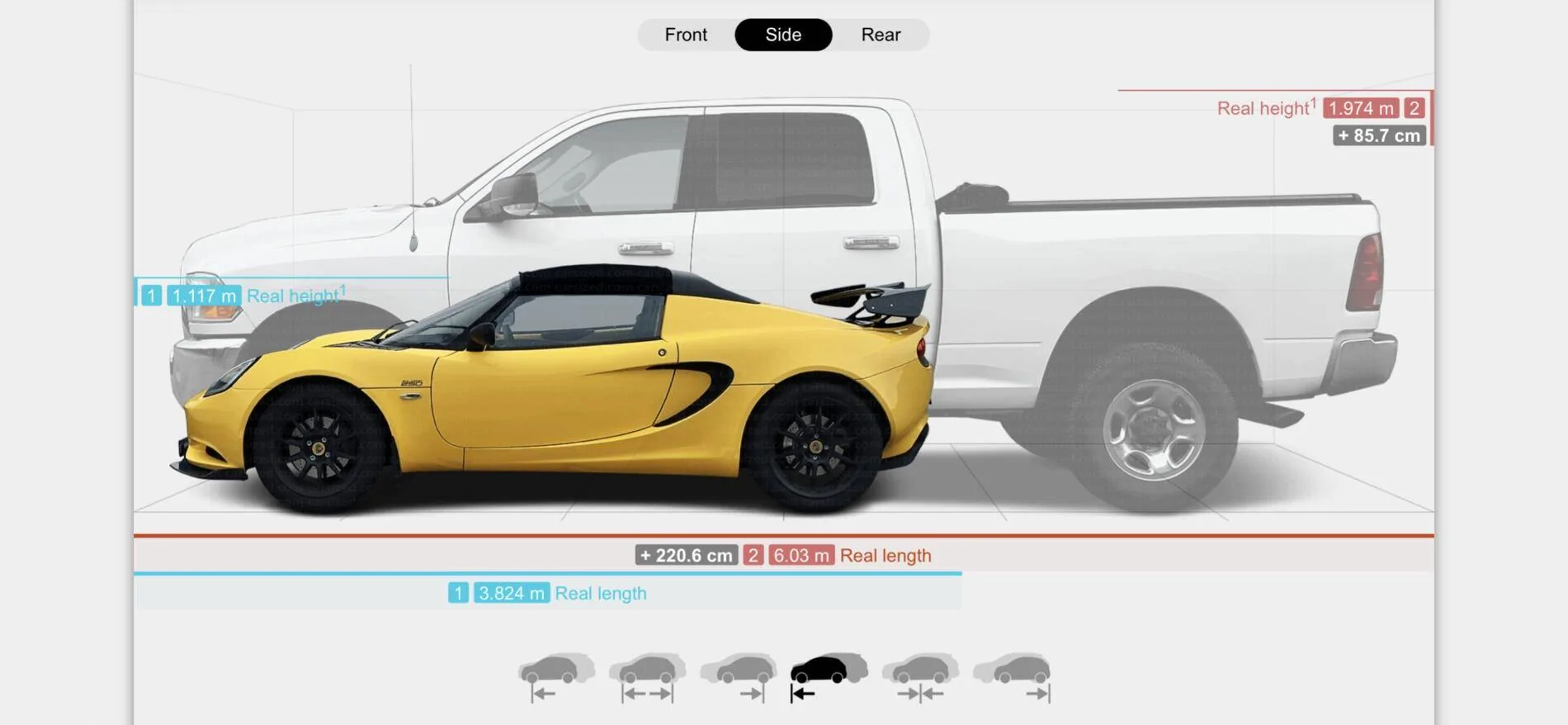Align cars by rear wheel axle

point(739,678)
